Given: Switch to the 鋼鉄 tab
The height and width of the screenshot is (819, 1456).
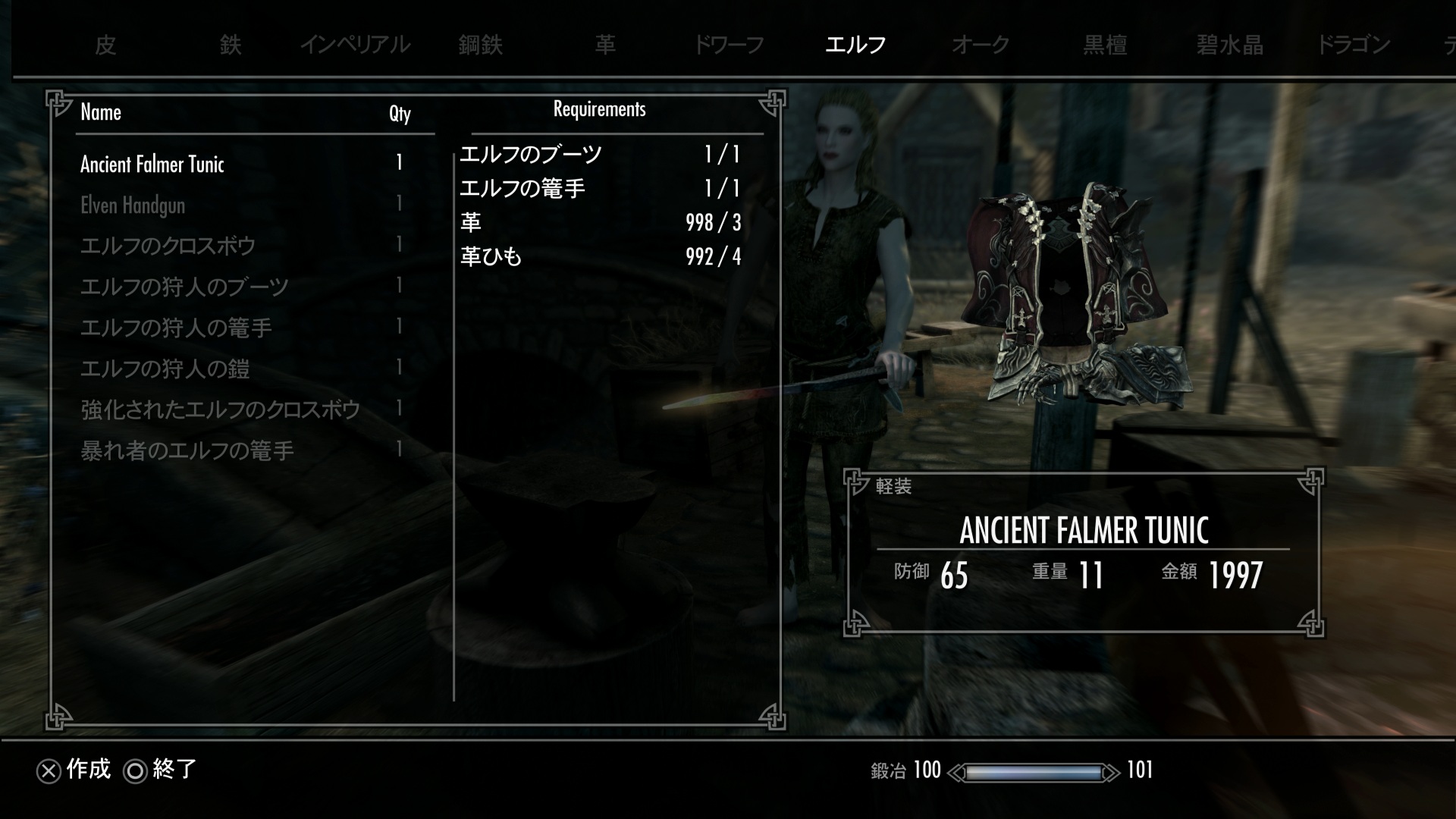Looking at the screenshot, I should tap(480, 45).
